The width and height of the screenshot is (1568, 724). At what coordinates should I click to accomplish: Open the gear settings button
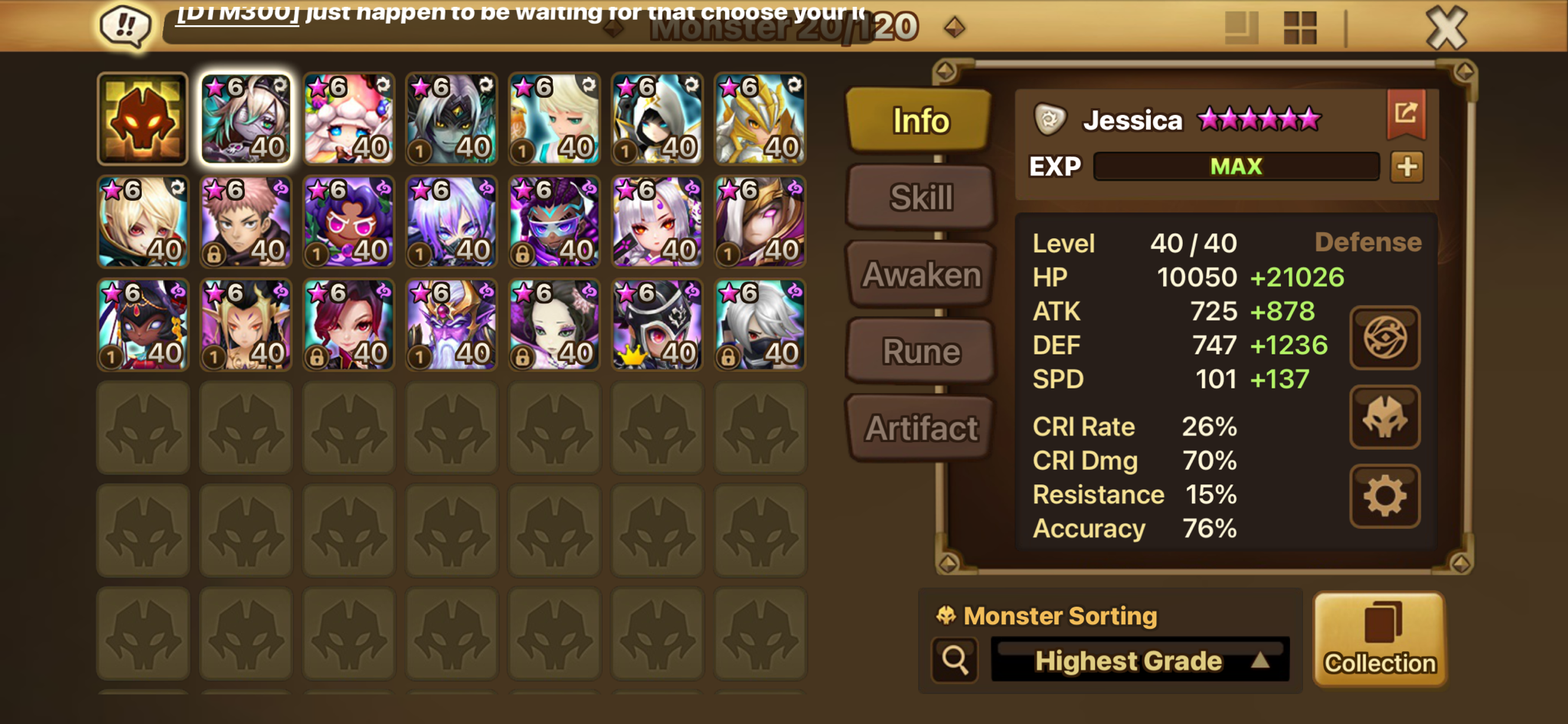(x=1384, y=496)
